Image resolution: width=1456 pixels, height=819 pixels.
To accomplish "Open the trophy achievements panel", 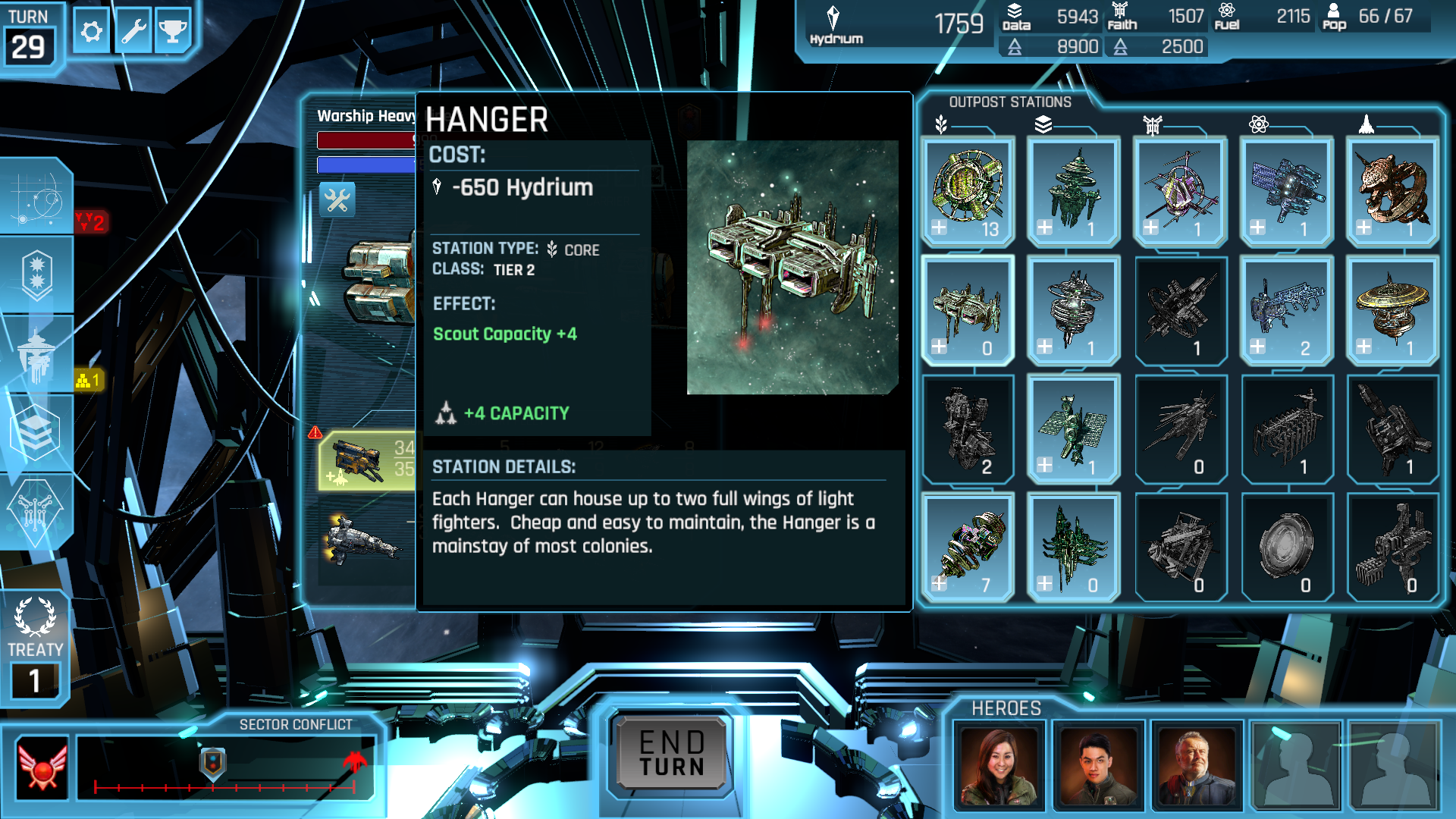I will (x=173, y=32).
